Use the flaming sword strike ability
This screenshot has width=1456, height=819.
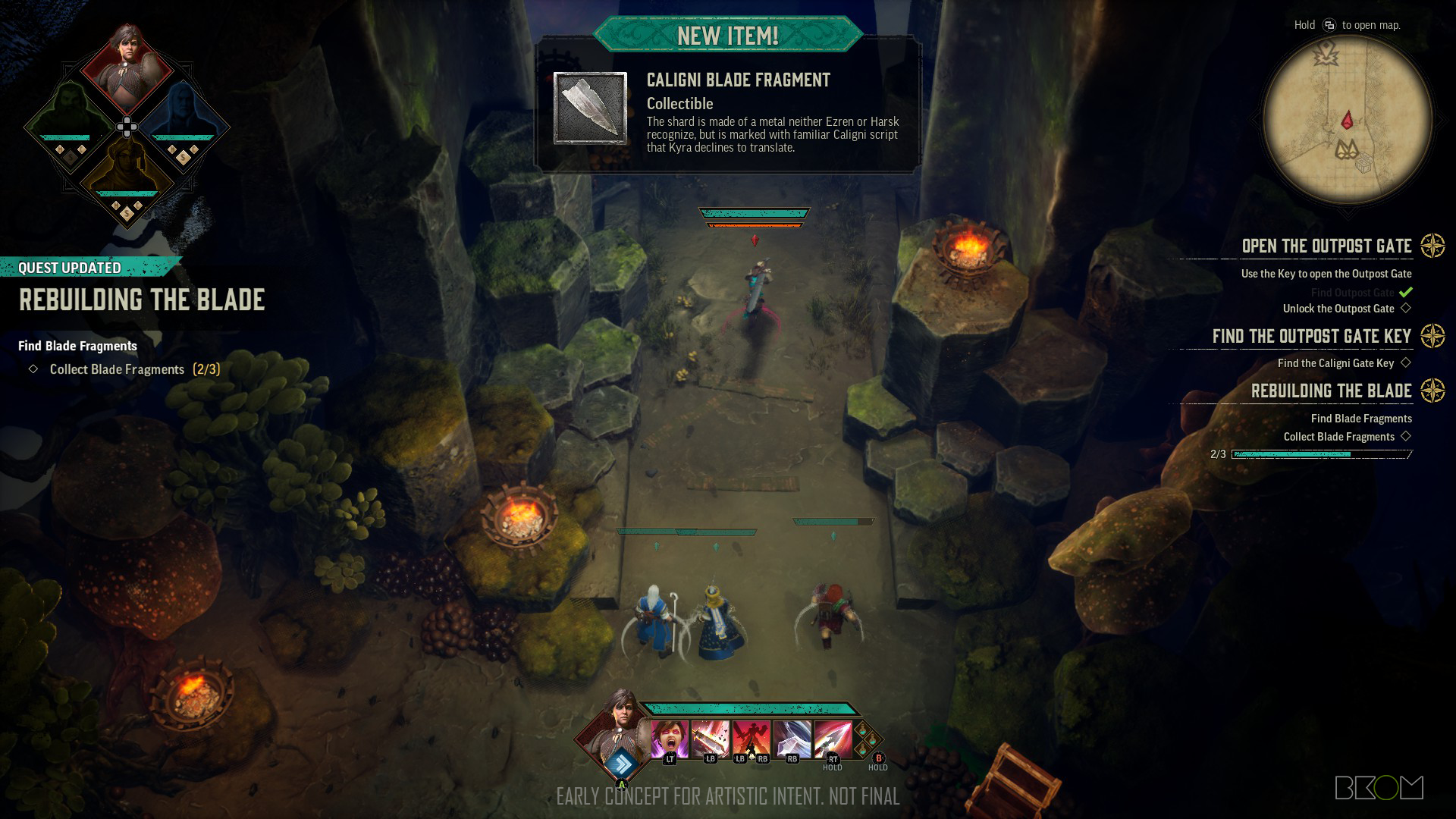(710, 738)
